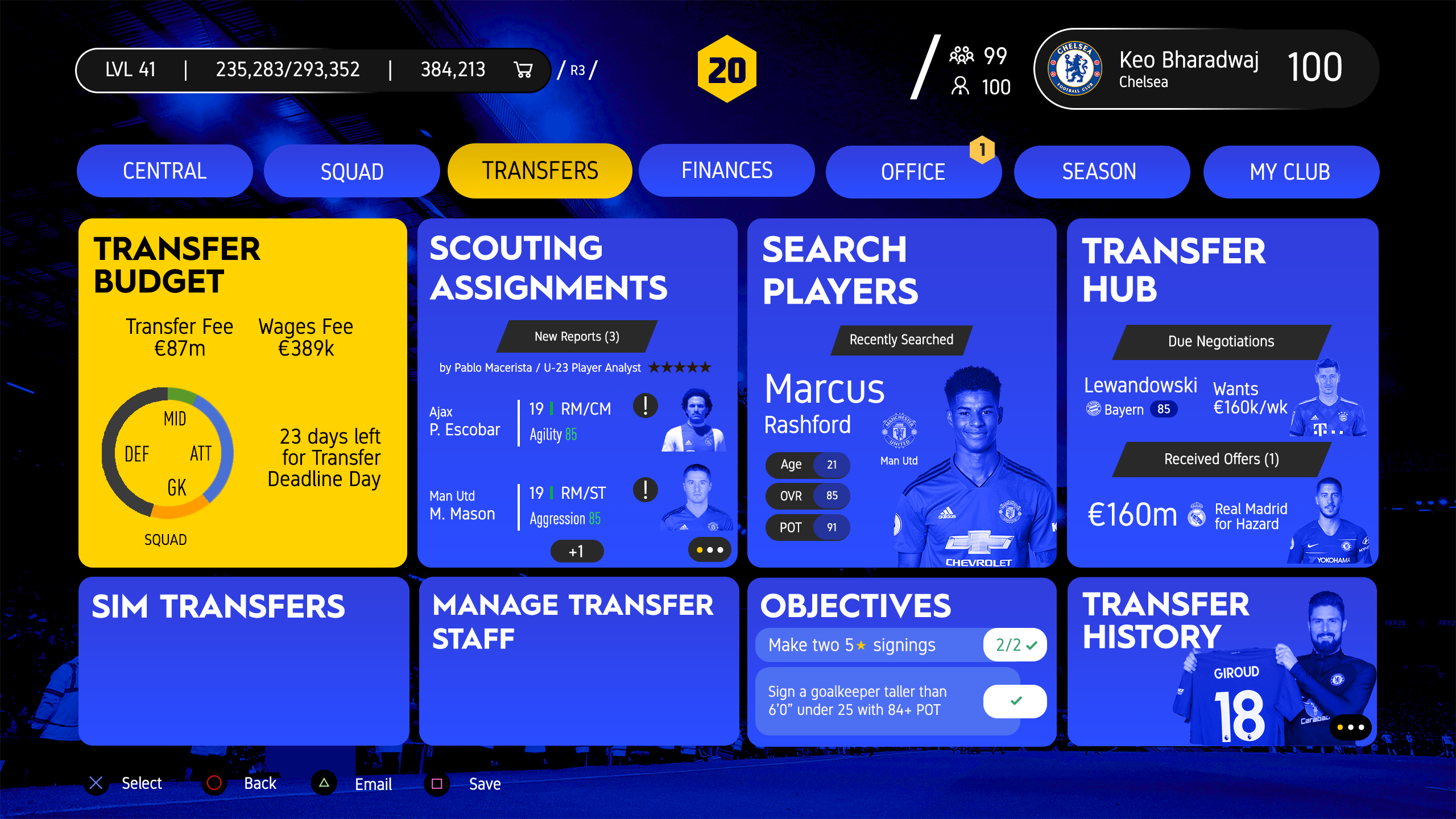Open the dots menu on Scouting Assignments
Viewport: 1456px width, 819px height.
pos(709,551)
